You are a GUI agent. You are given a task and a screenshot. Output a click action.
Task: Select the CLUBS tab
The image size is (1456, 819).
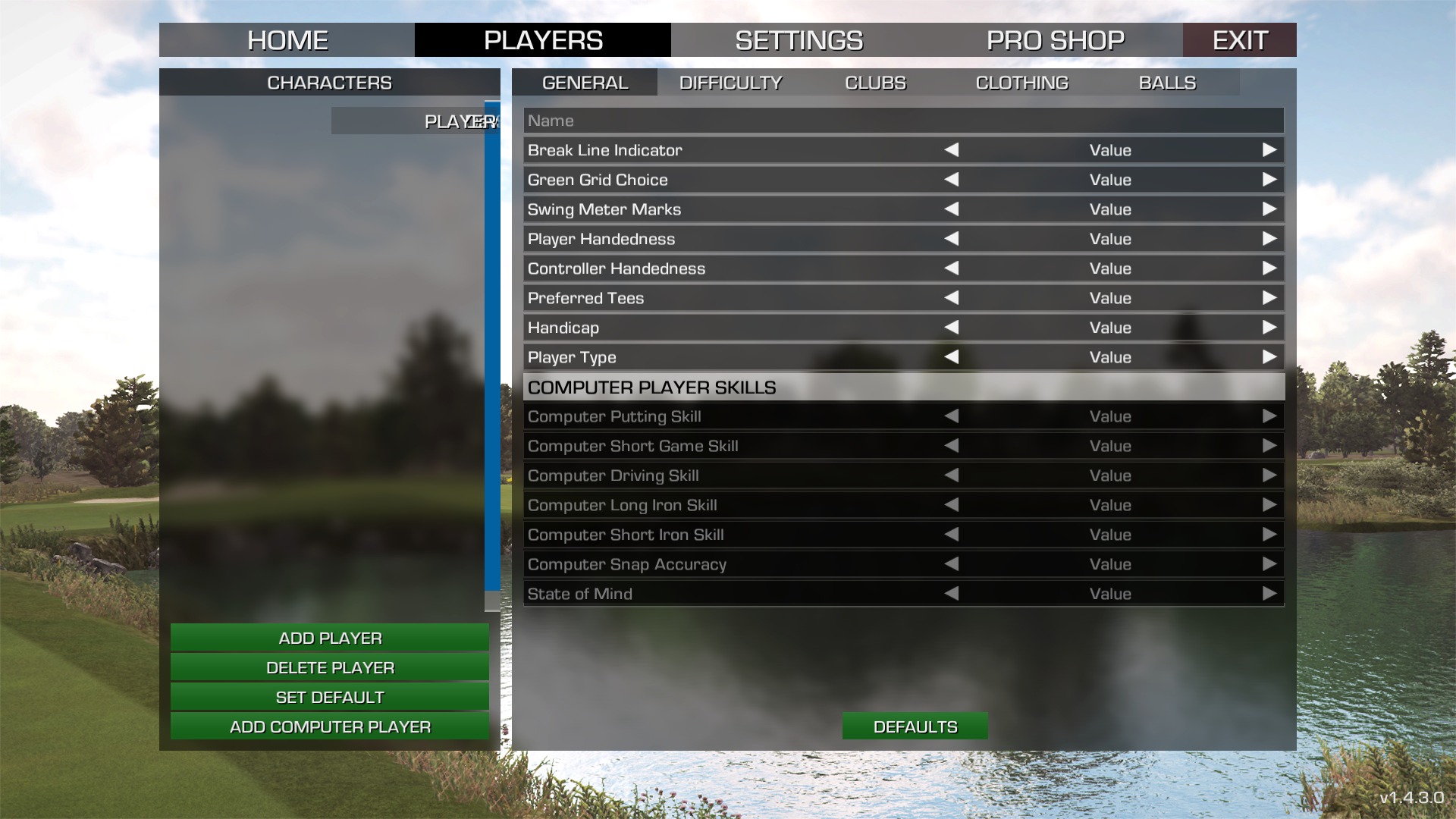[875, 83]
